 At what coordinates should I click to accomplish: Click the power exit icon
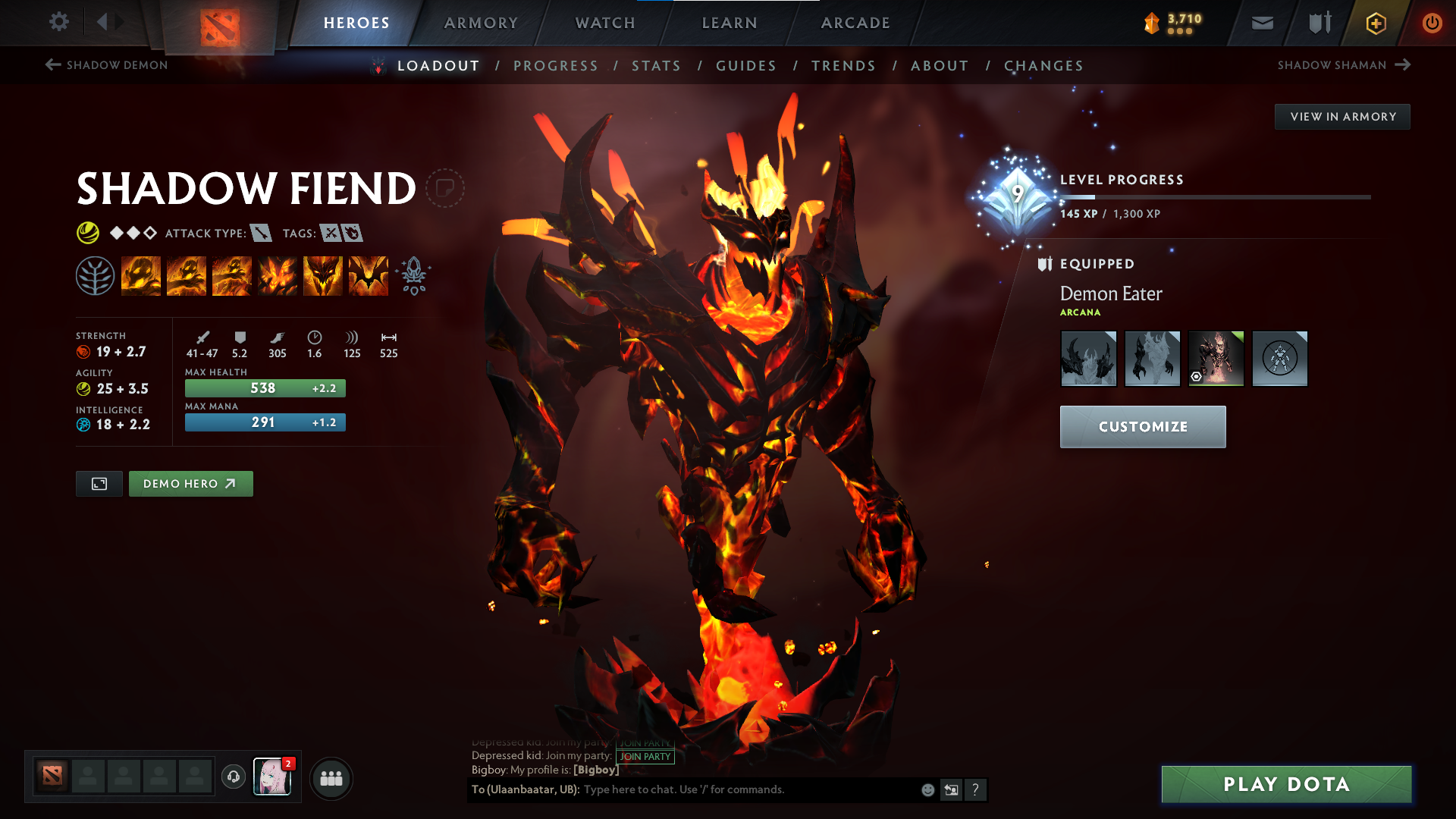[x=1432, y=23]
